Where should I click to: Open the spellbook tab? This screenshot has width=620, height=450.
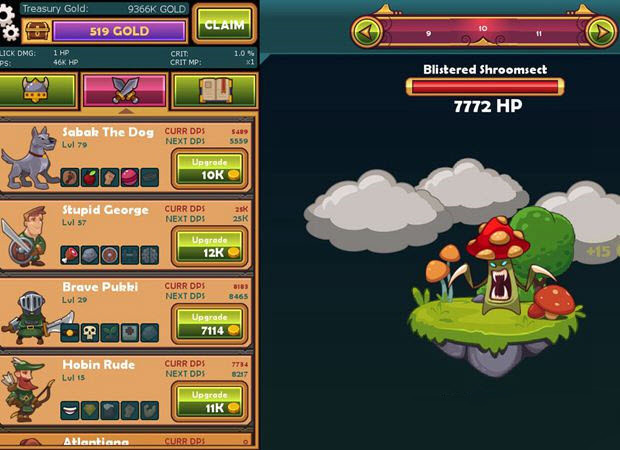[x=214, y=91]
